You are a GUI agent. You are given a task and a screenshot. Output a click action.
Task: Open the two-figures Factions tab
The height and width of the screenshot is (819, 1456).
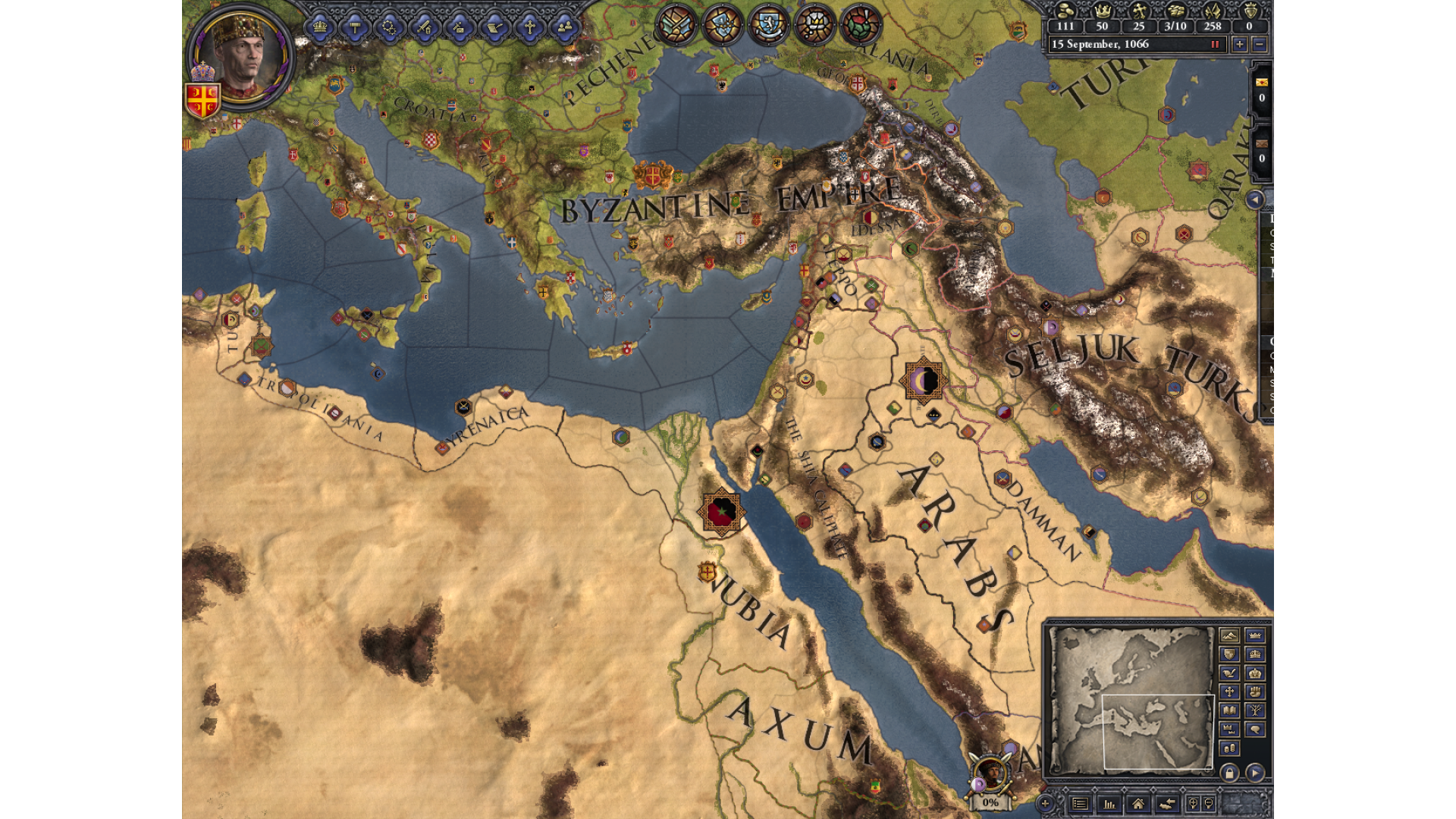564,28
